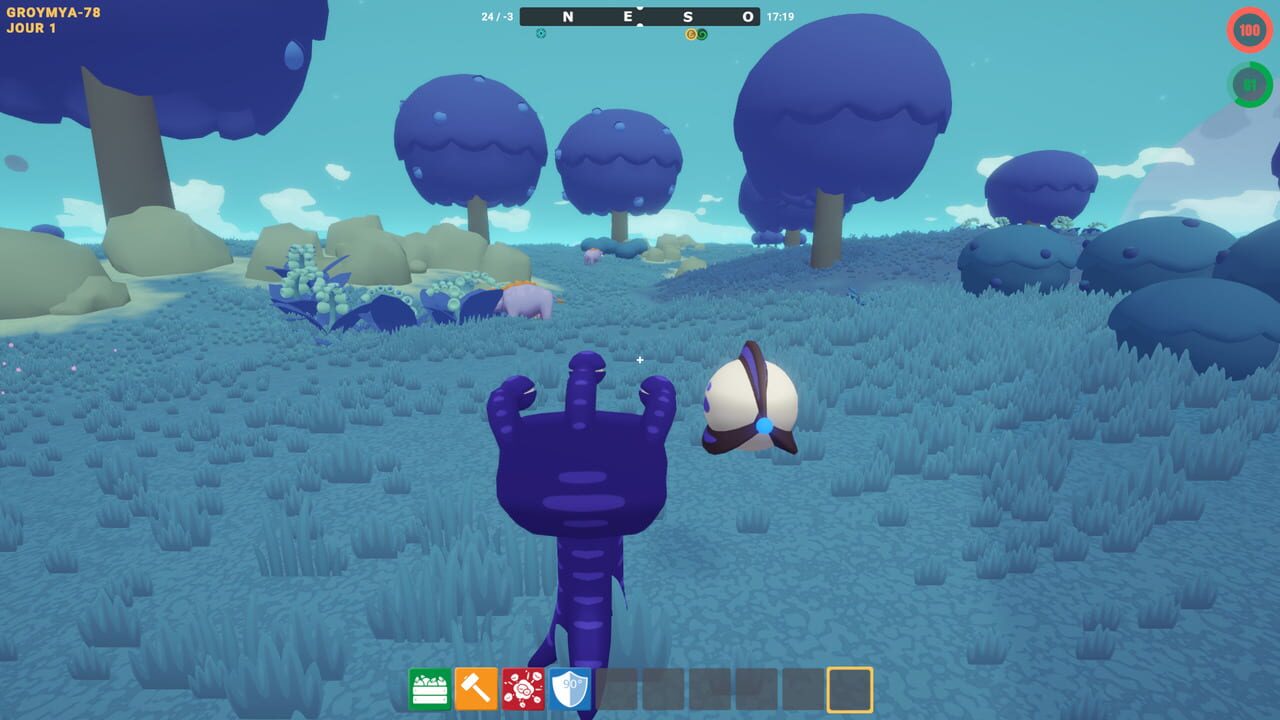Screen dimensions: 1280x720
Task: Click the teal gear marker under the compass
Action: pos(540,34)
